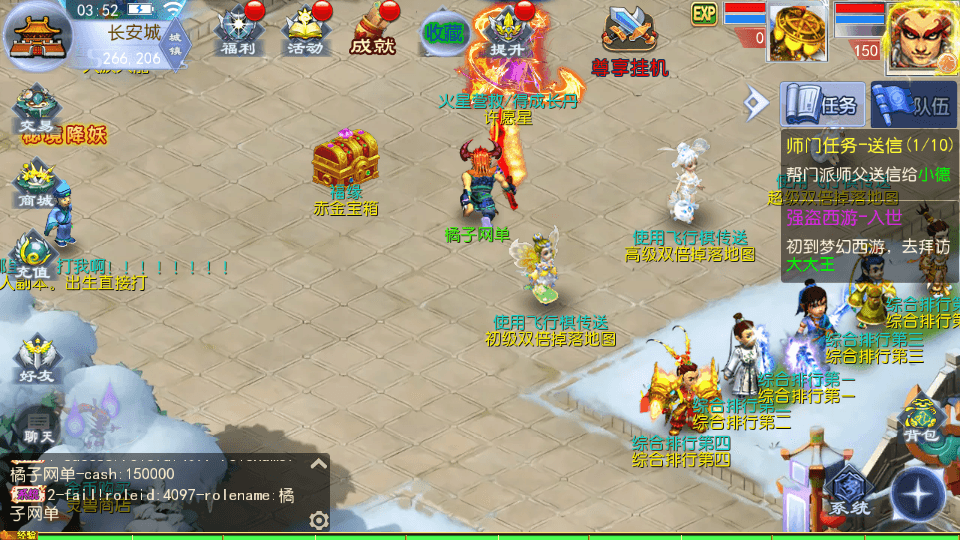Open the 充值 recharge icon
This screenshot has width=960, height=540.
click(33, 257)
